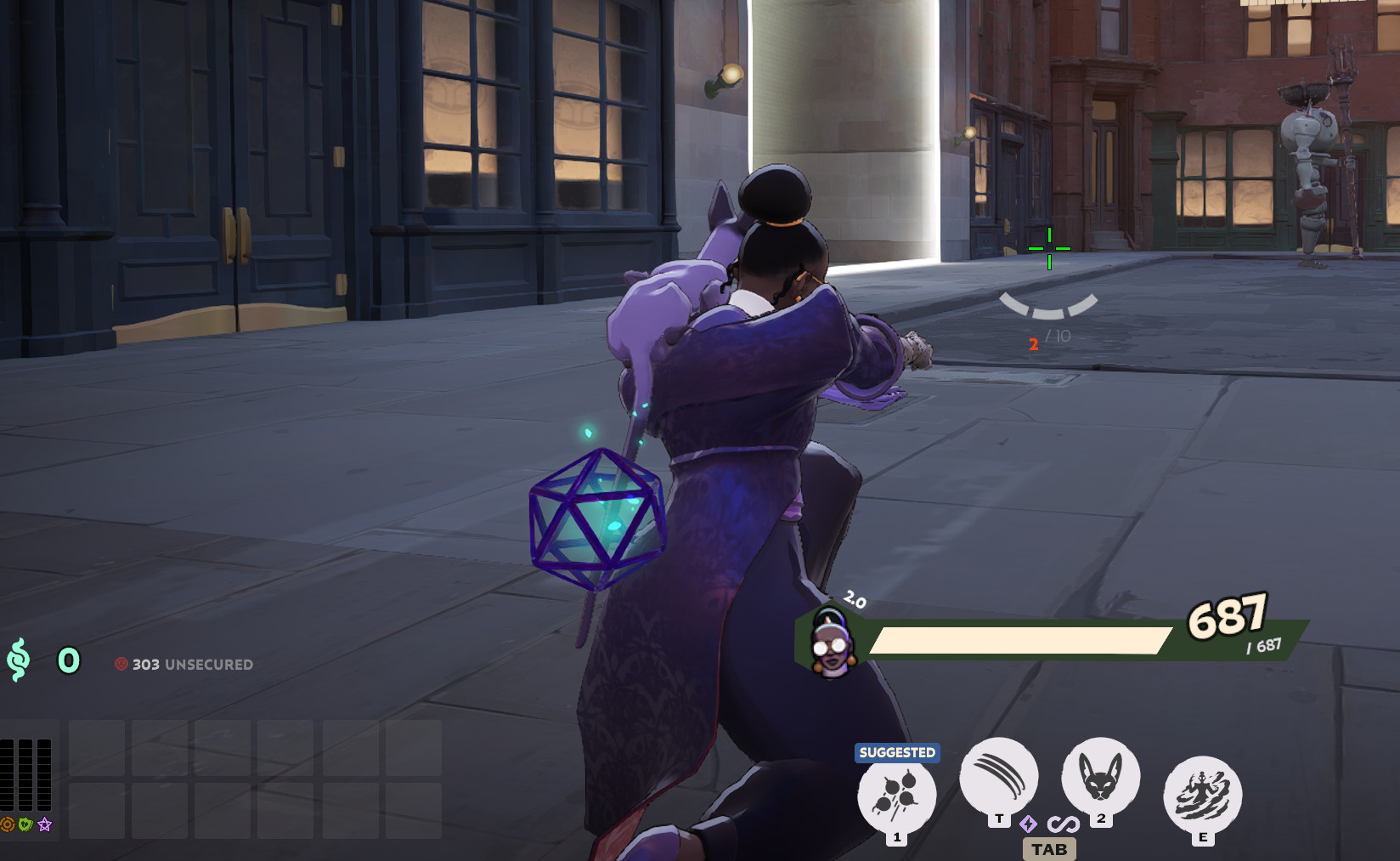Click the red unsecured souls icon
This screenshot has height=861, width=1400.
tap(121, 666)
